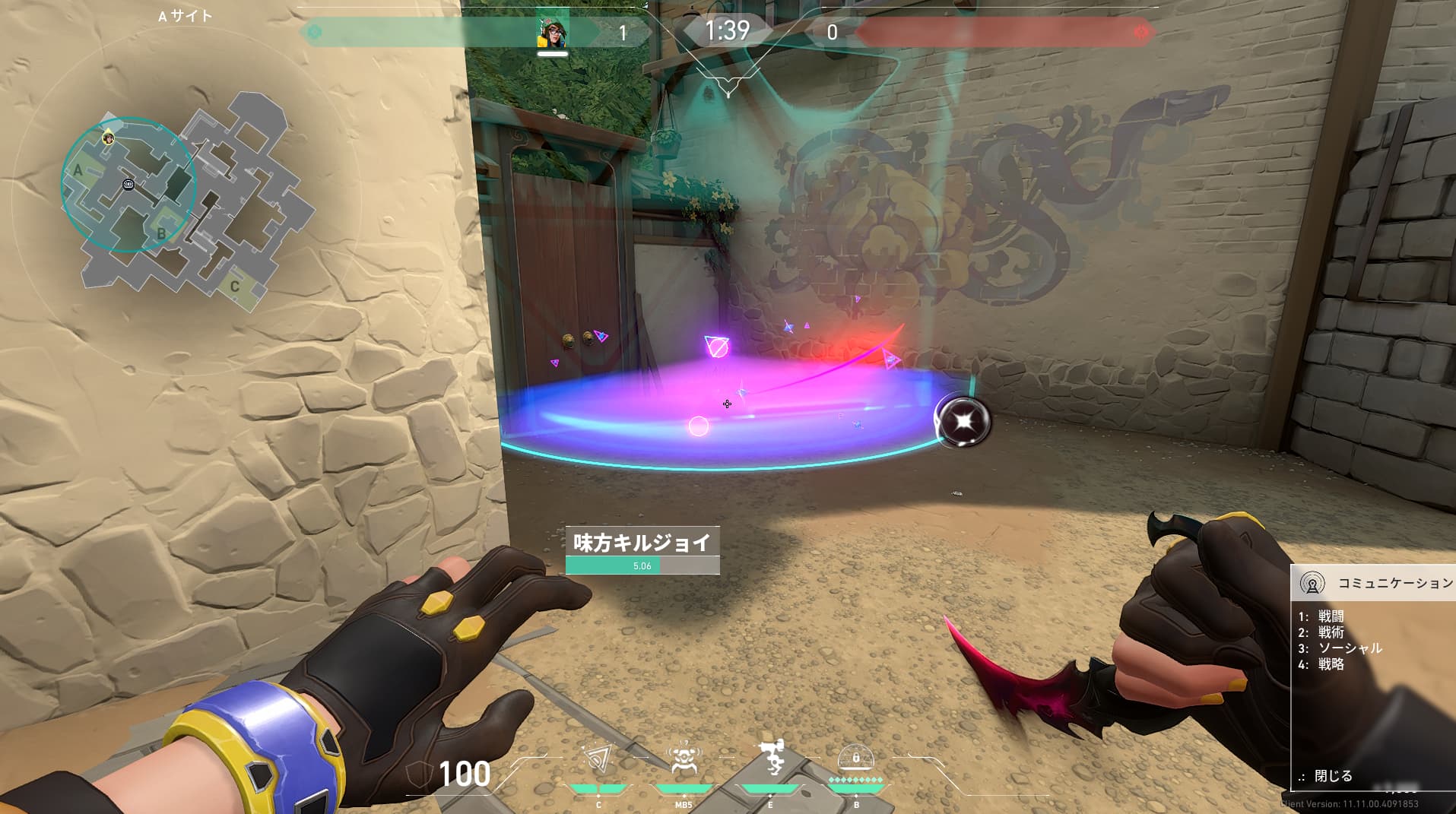Viewport: 1456px width, 814px height.
Task: Select 戦闘 in the communication menu
Action: click(1331, 616)
